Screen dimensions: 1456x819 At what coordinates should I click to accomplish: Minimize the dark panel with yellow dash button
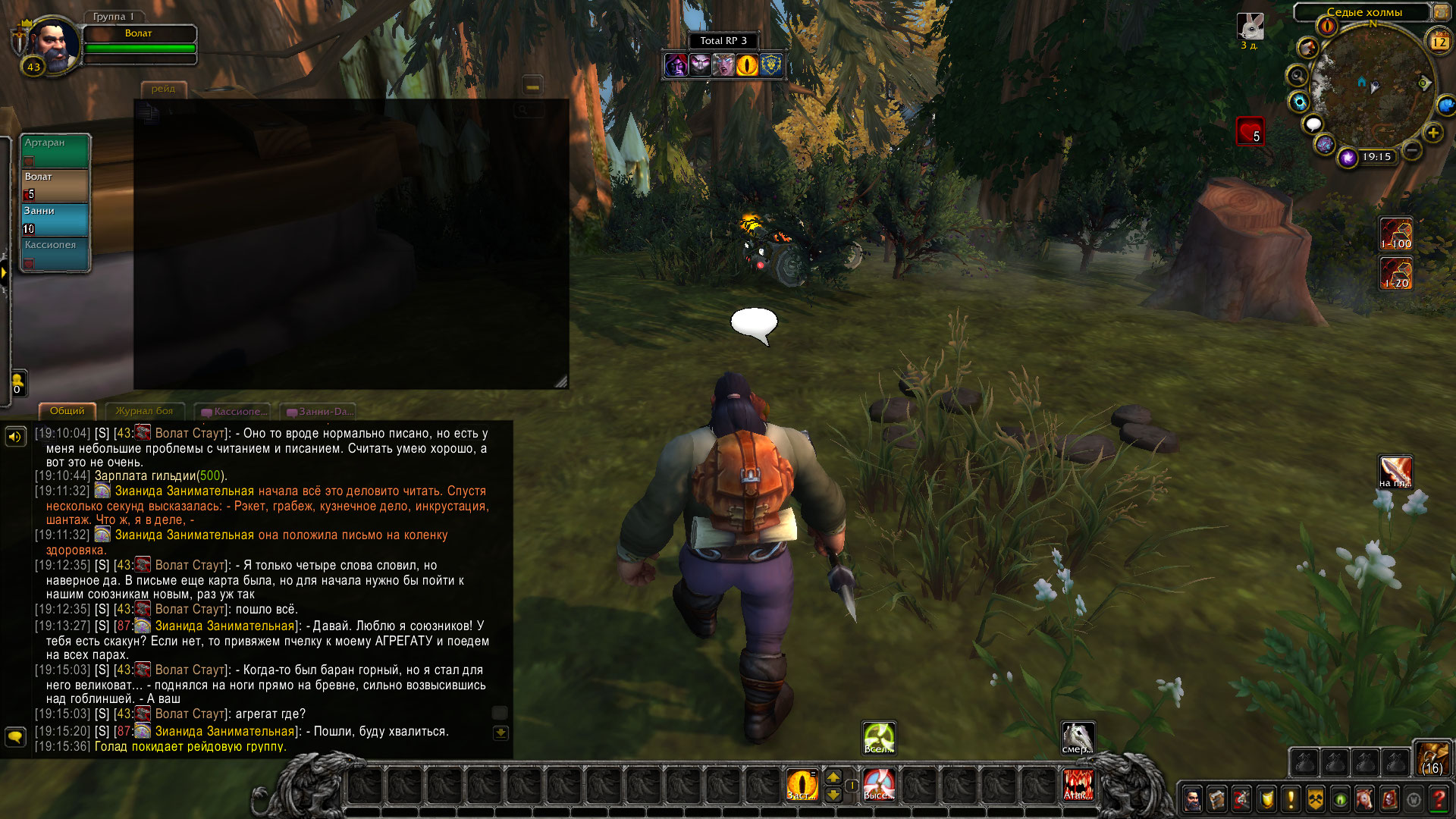(x=532, y=86)
